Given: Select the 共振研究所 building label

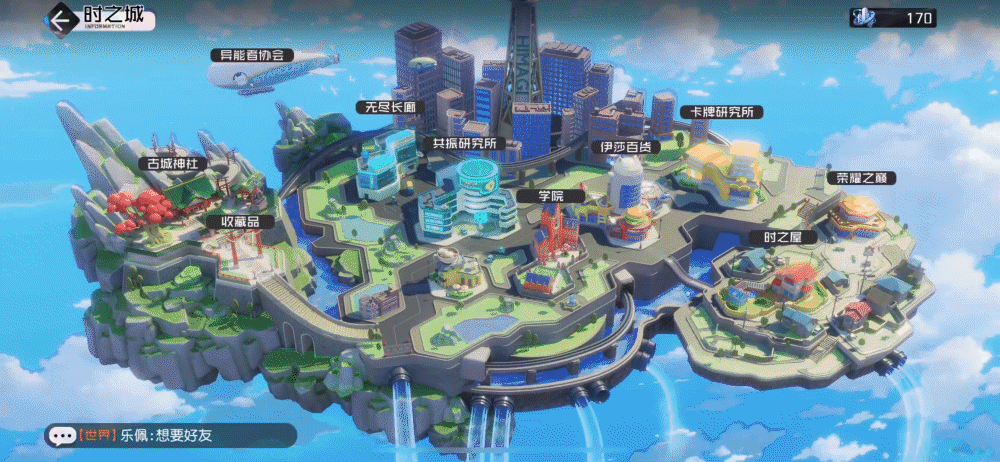Looking at the screenshot, I should [x=463, y=143].
